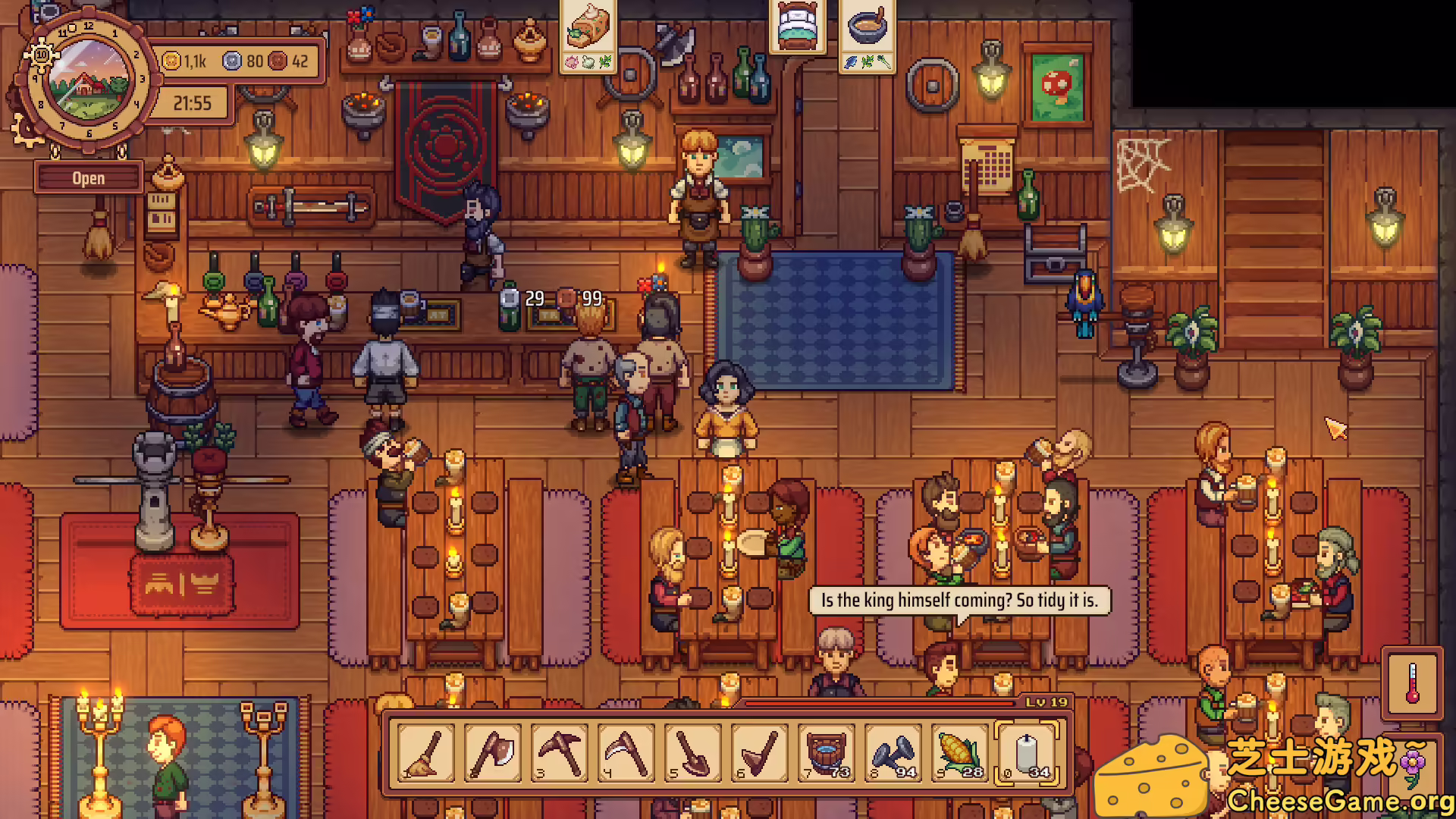Select the scythe in hotbar slot 4

pyautogui.click(x=626, y=753)
